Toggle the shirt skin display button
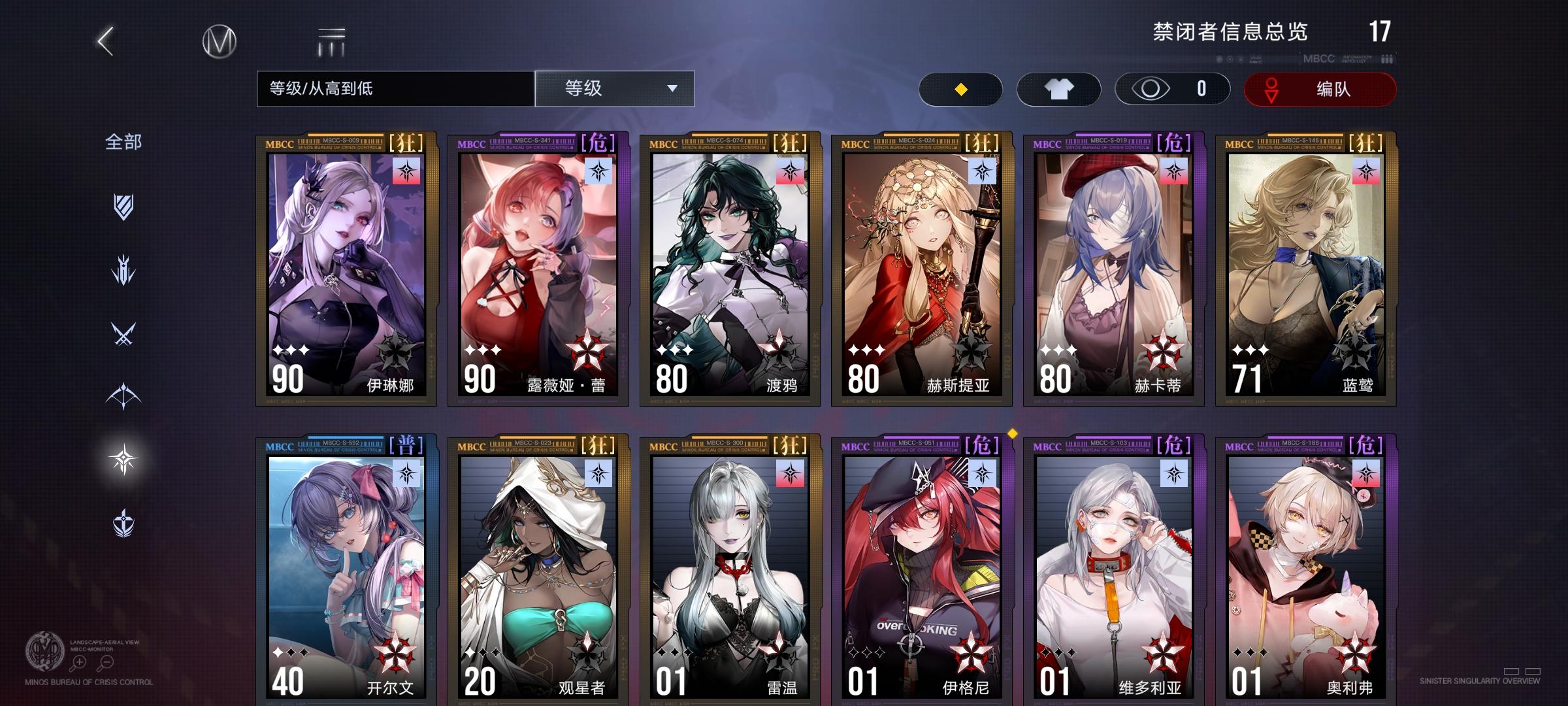Screen dimensions: 1568x706 [x=1058, y=89]
